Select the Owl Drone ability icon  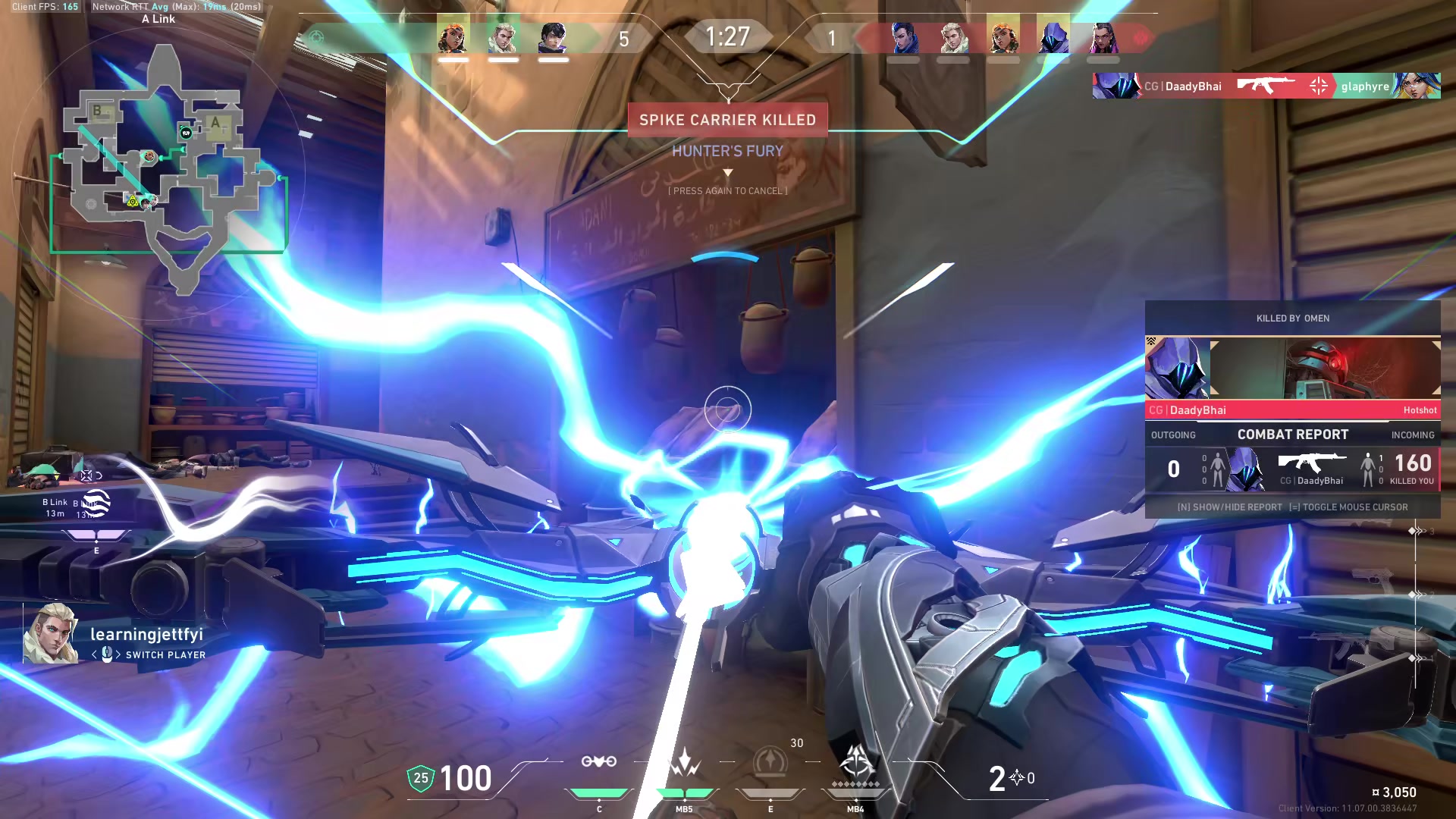(598, 762)
